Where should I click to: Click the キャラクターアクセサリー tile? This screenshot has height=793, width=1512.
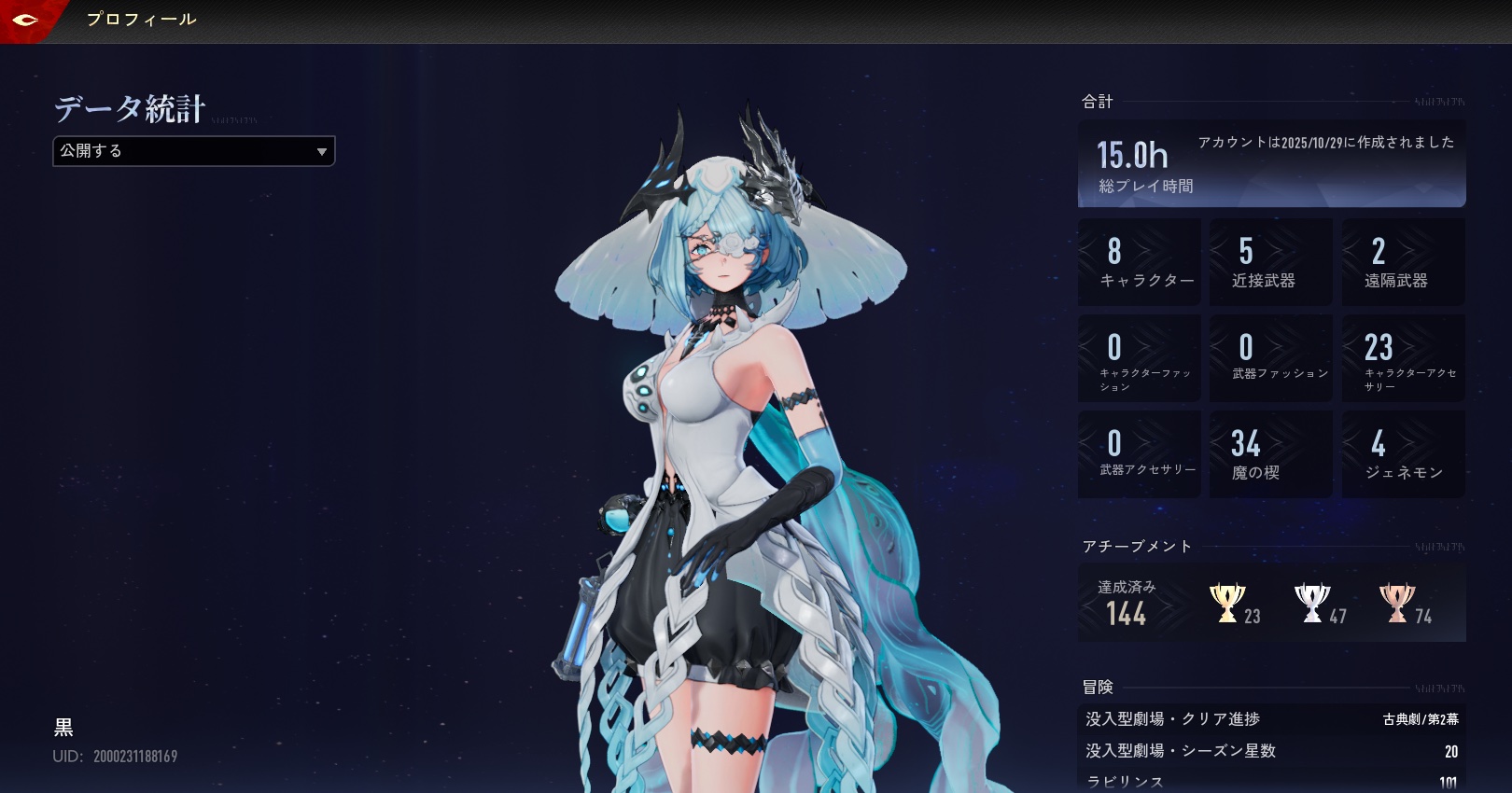(x=1403, y=358)
